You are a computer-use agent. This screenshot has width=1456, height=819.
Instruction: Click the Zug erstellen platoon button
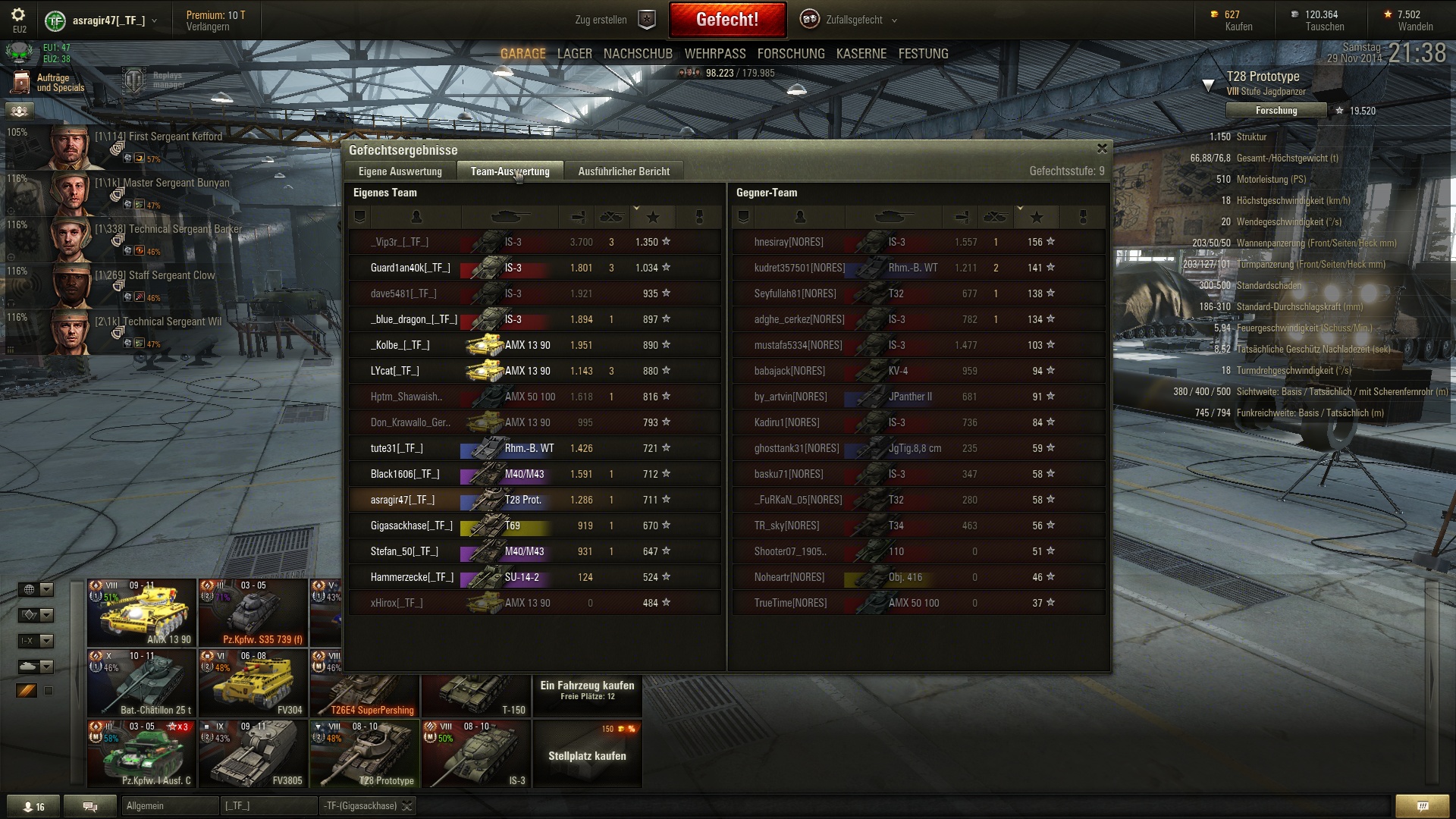(x=614, y=20)
